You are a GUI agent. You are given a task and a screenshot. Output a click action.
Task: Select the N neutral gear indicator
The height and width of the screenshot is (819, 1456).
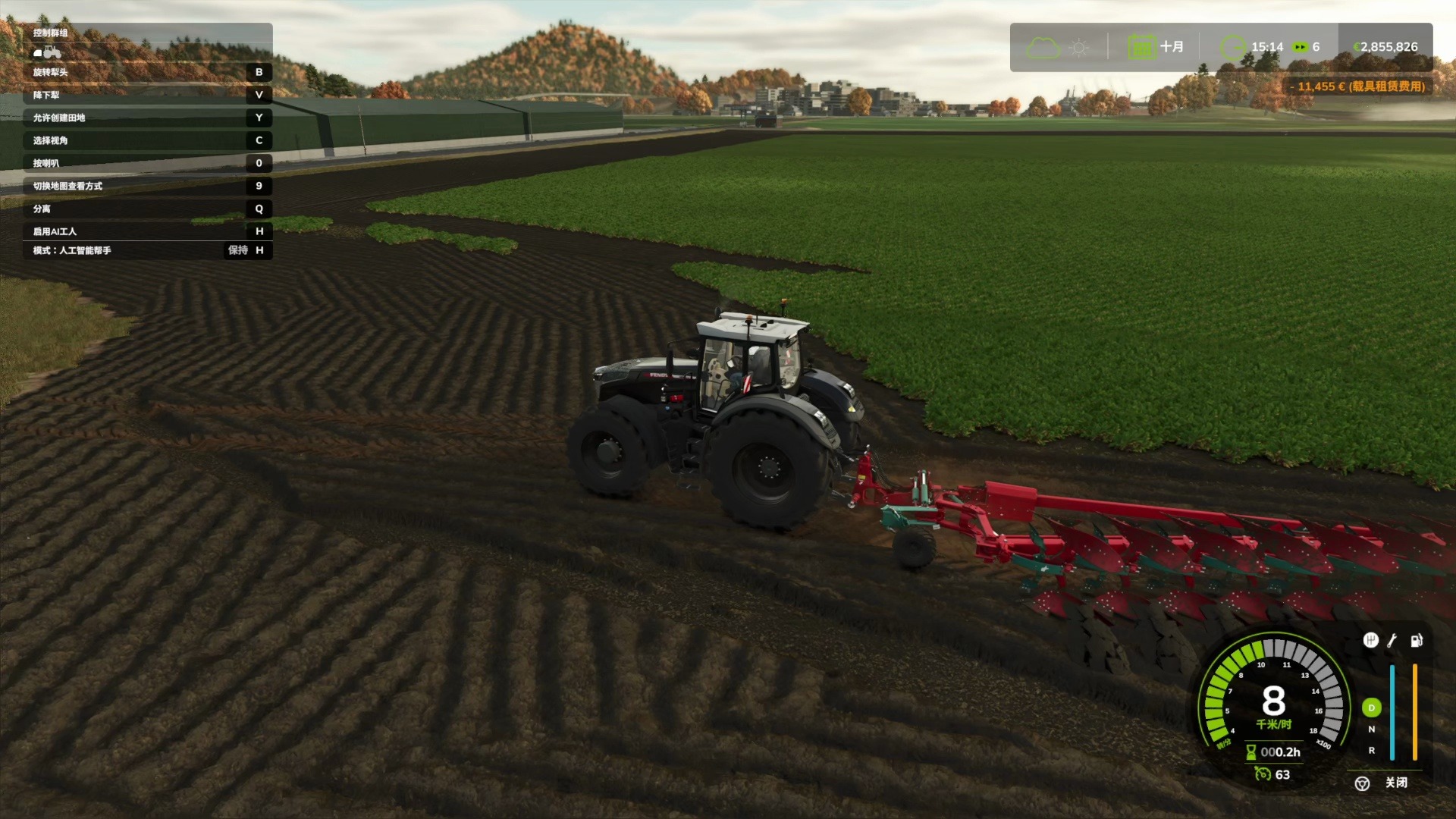coord(1371,730)
